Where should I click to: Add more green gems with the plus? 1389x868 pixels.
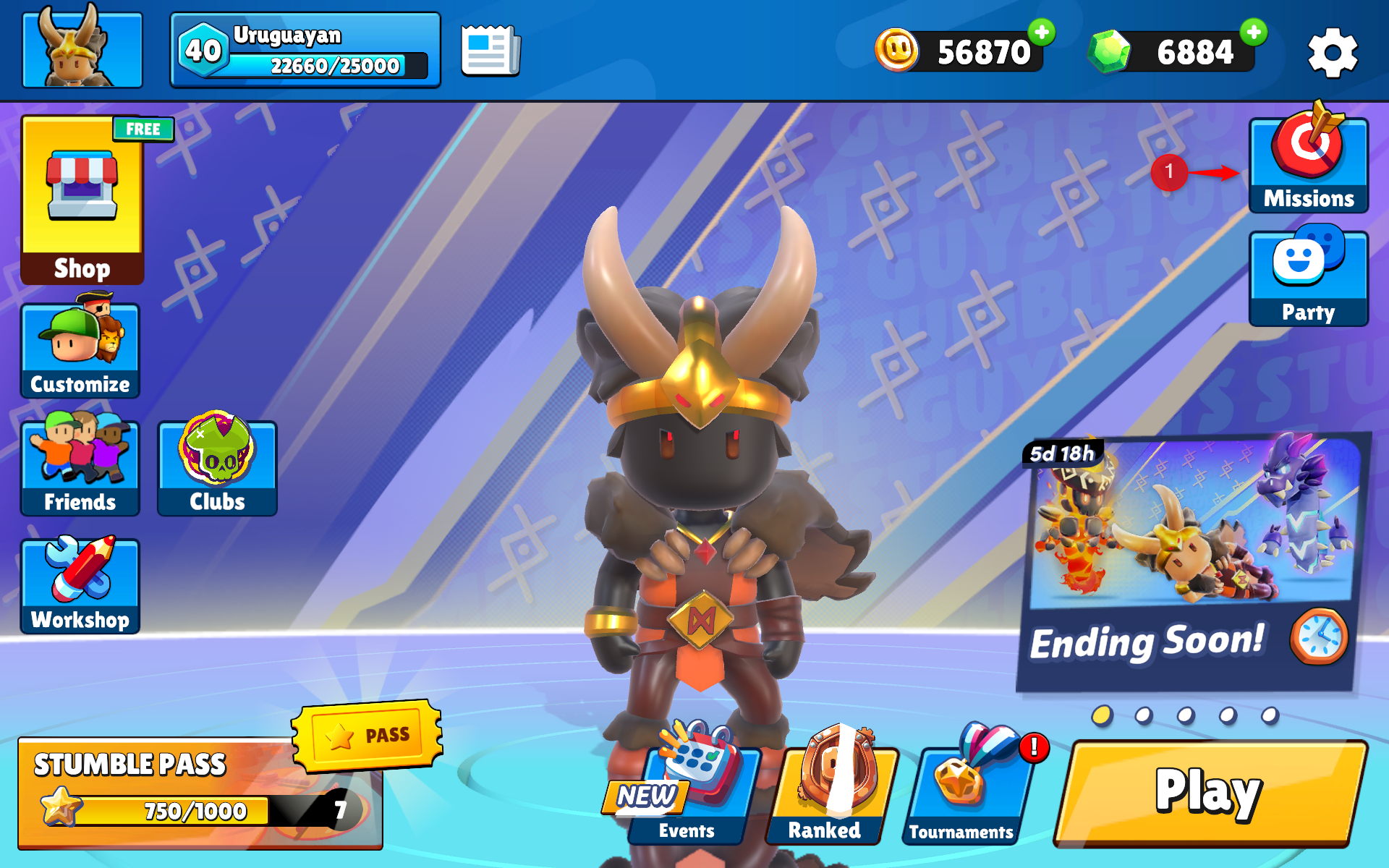pyautogui.click(x=1254, y=33)
